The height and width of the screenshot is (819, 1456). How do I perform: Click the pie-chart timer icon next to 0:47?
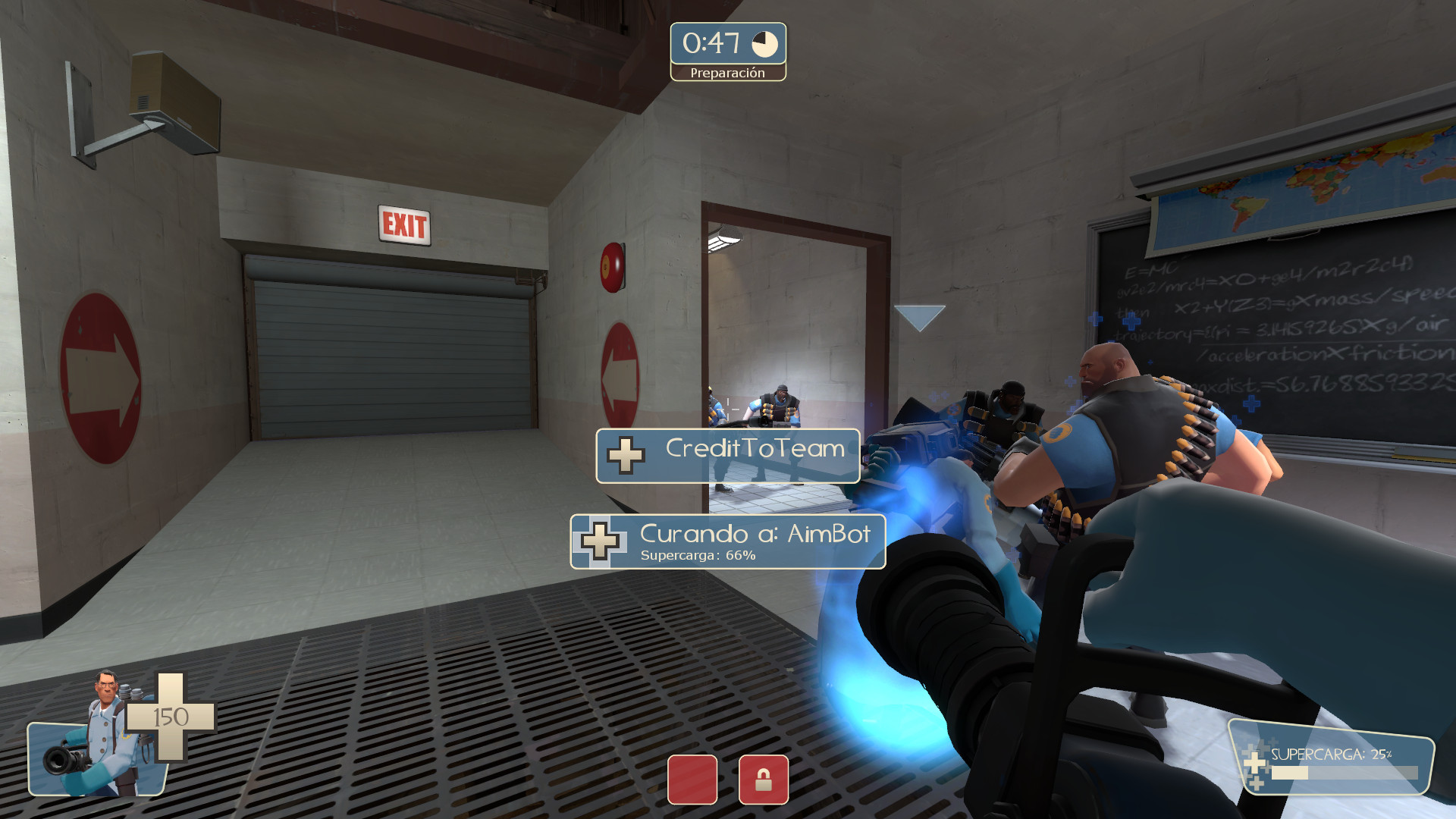(764, 45)
